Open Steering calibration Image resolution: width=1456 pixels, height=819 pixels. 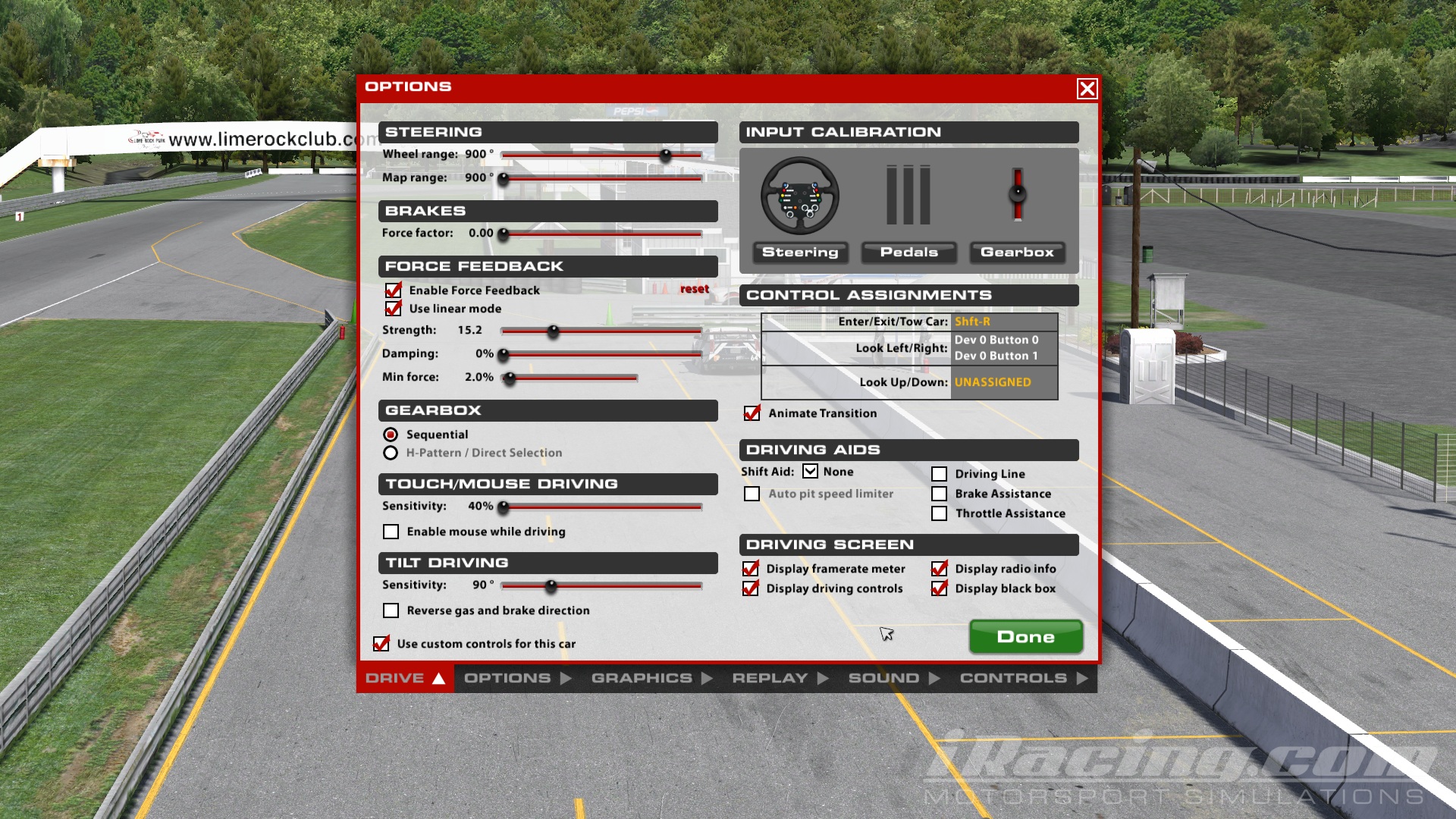tap(800, 253)
